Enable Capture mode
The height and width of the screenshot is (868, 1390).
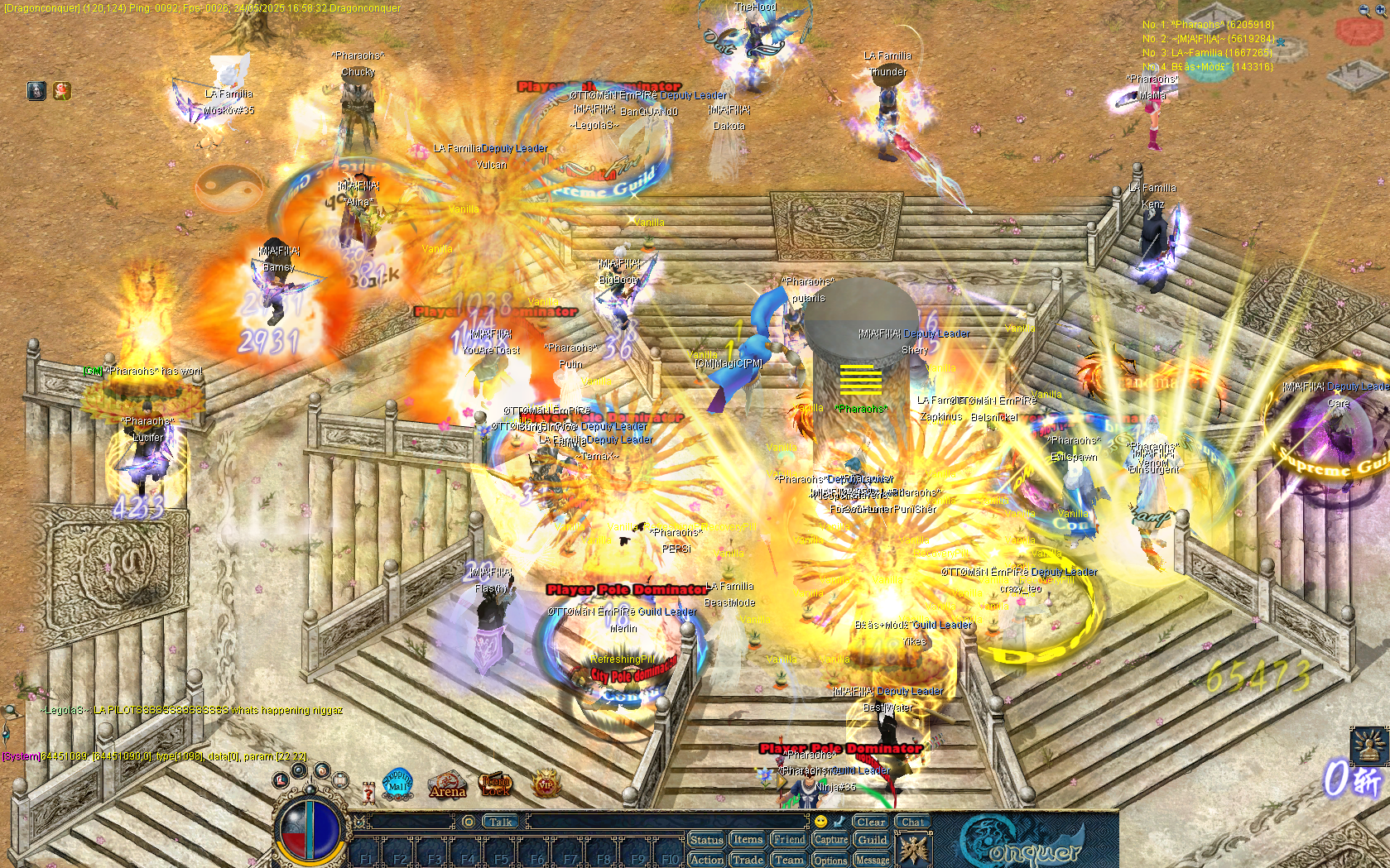(x=830, y=840)
